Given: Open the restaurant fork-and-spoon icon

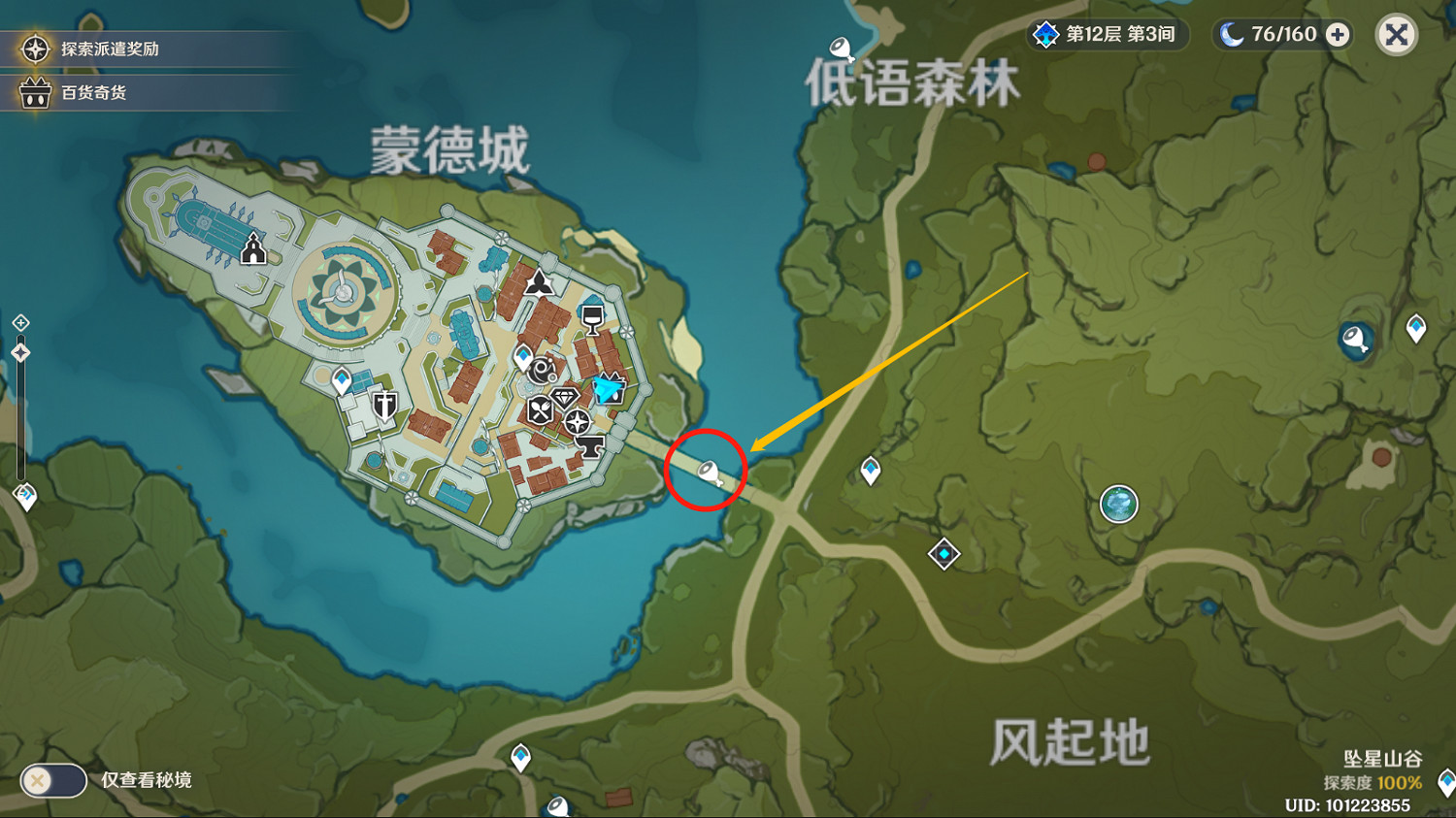Looking at the screenshot, I should pos(540,410).
